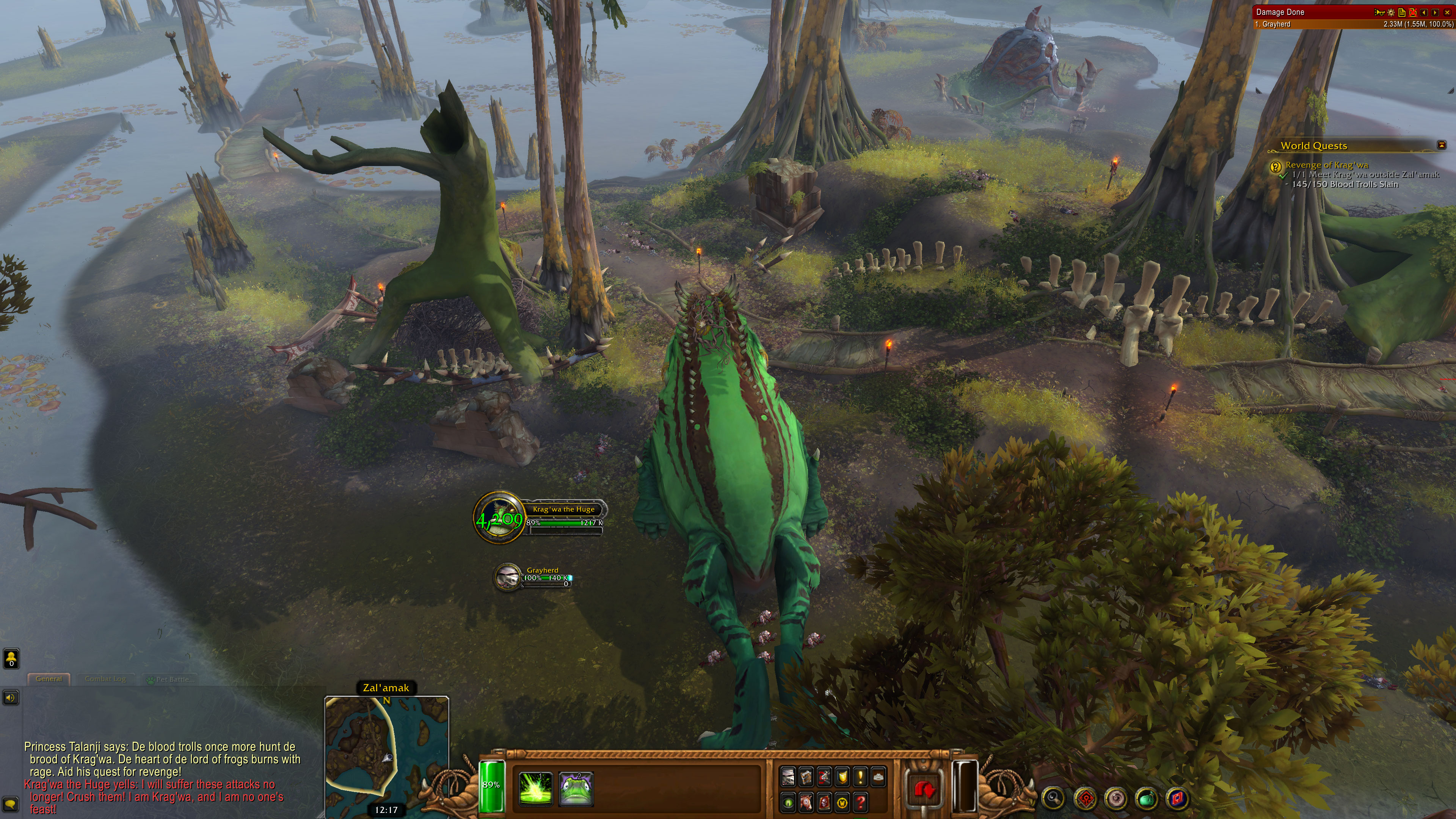Activate the green energy burst ability
Screen dimensions: 1456x819
[535, 788]
